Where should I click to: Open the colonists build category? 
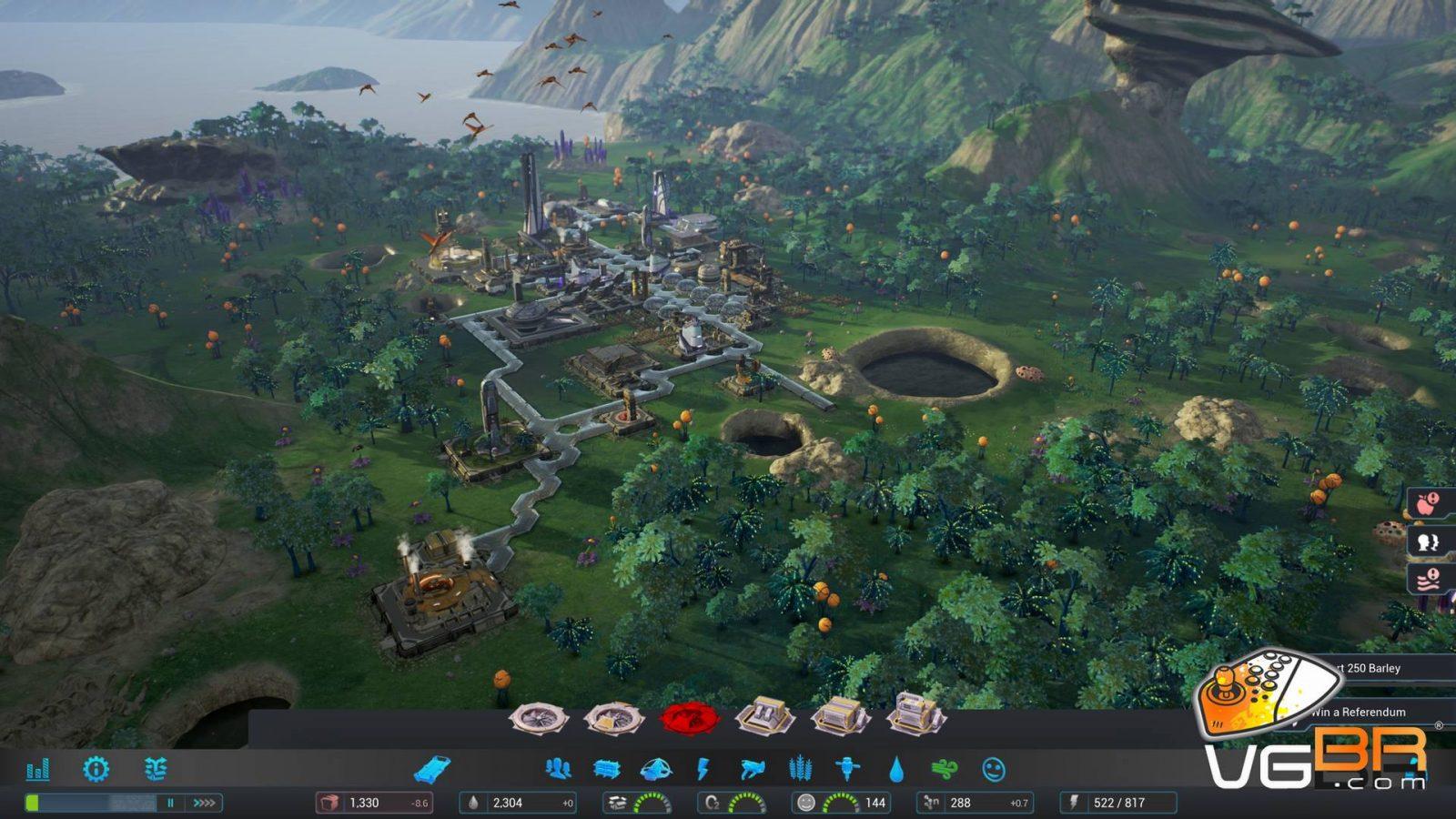pos(558,769)
